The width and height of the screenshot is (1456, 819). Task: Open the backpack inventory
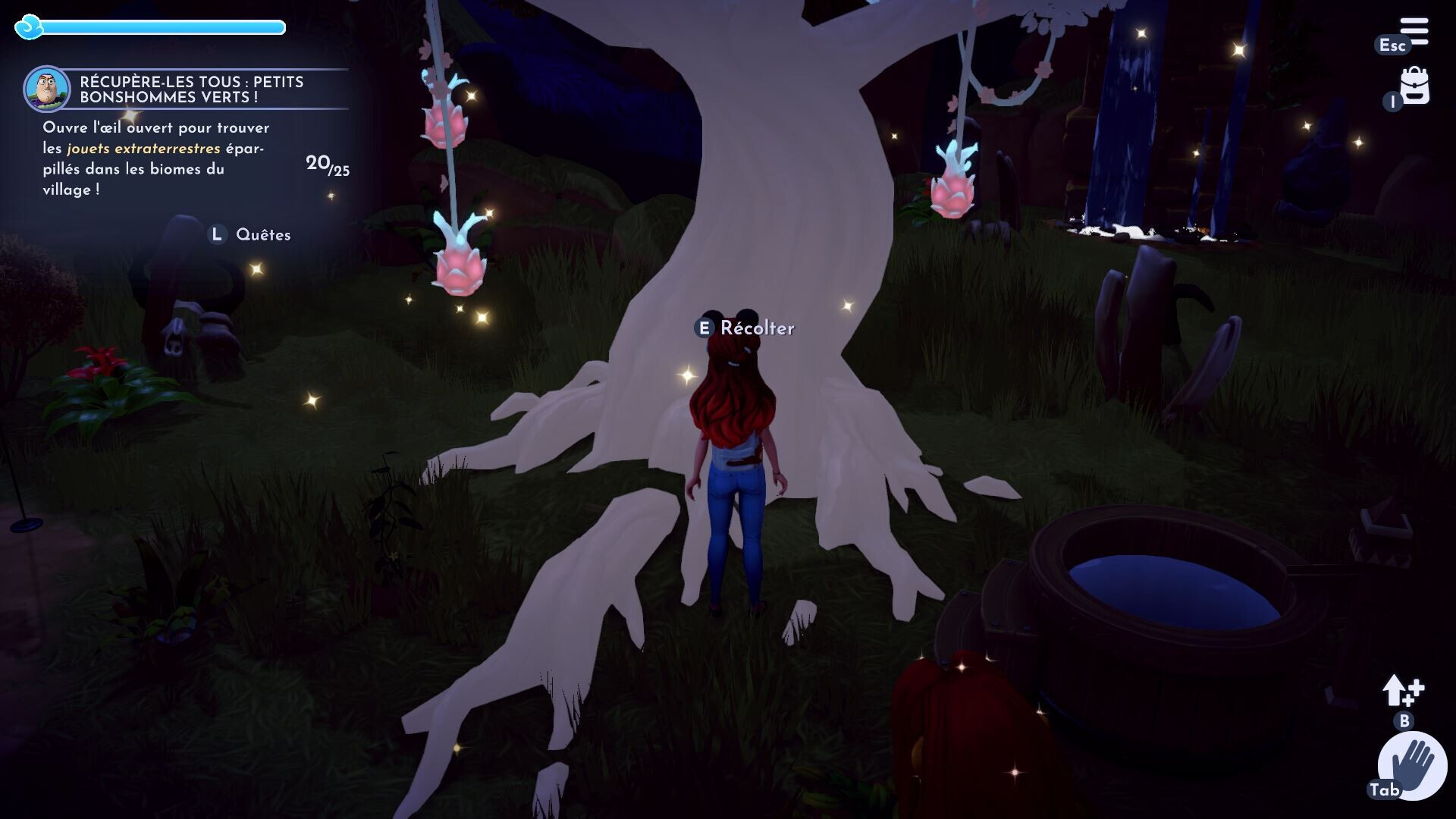1414,86
